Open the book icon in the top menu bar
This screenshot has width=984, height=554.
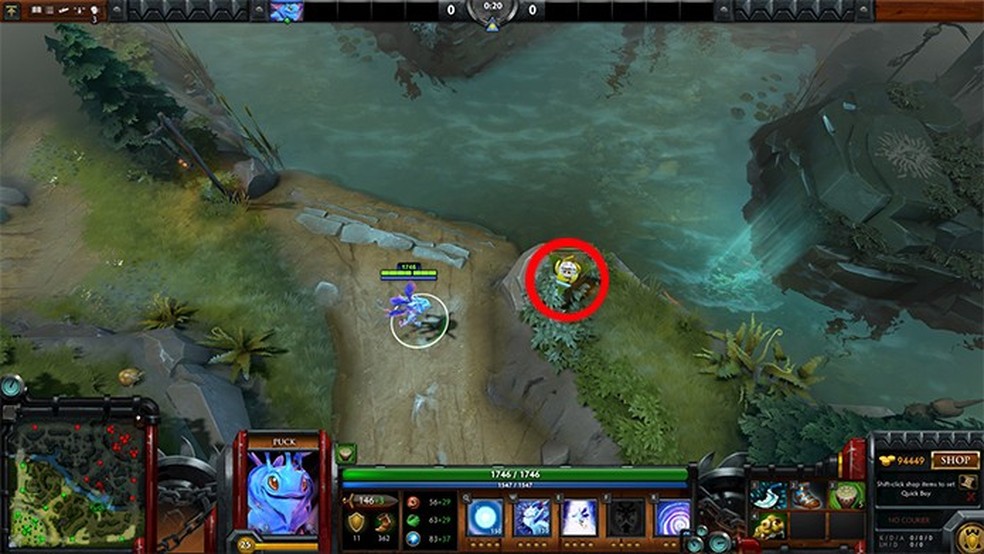tap(36, 11)
